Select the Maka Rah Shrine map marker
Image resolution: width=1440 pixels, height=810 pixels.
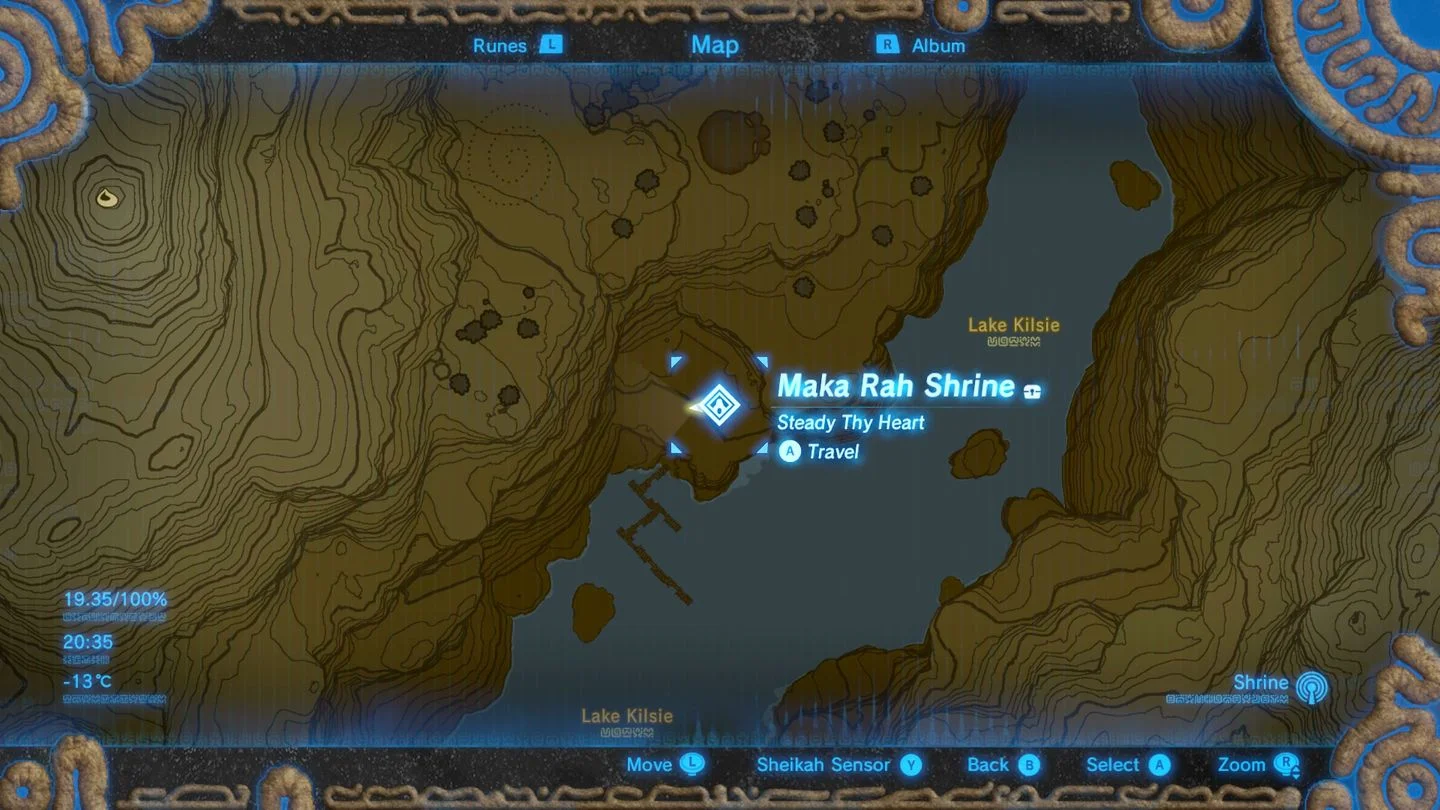point(719,406)
